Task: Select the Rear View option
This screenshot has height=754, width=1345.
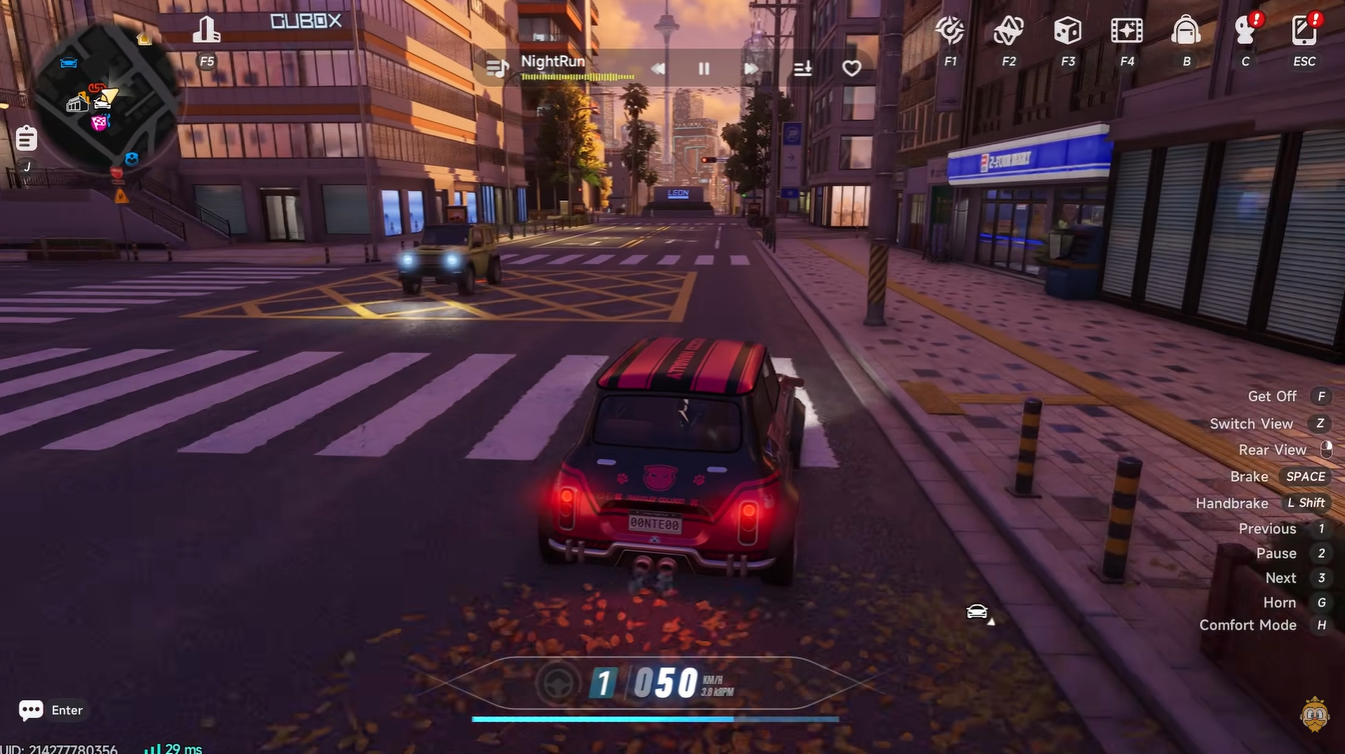Action: (x=1272, y=449)
